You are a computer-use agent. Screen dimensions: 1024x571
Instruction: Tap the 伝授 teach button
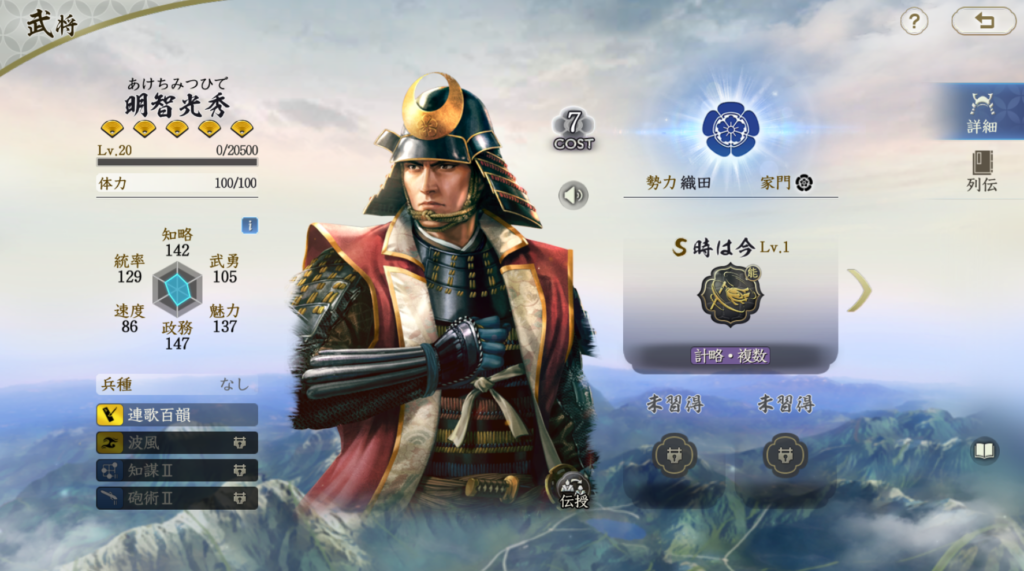[574, 488]
